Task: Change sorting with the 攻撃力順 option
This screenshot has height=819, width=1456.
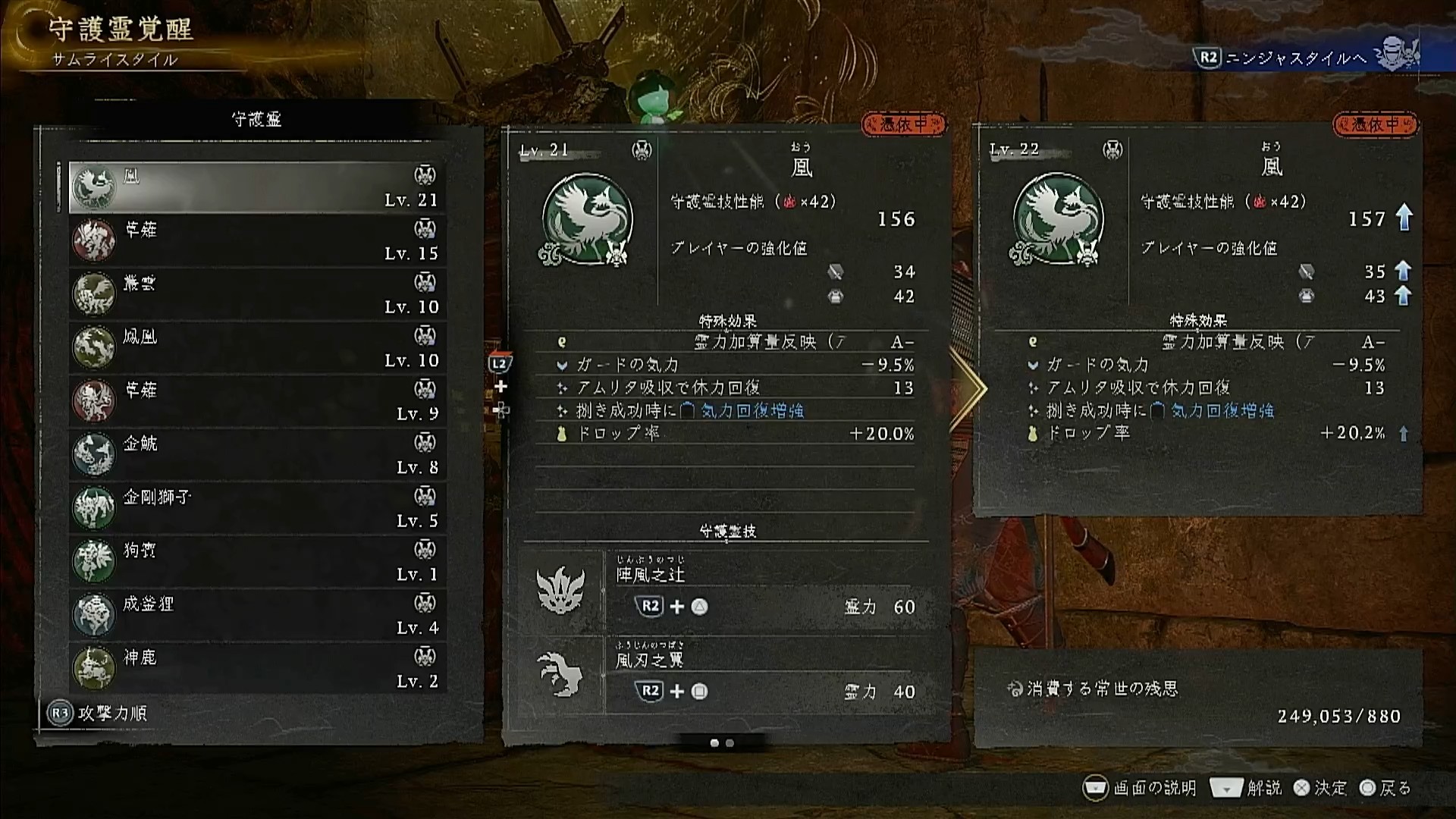Action: point(98,713)
